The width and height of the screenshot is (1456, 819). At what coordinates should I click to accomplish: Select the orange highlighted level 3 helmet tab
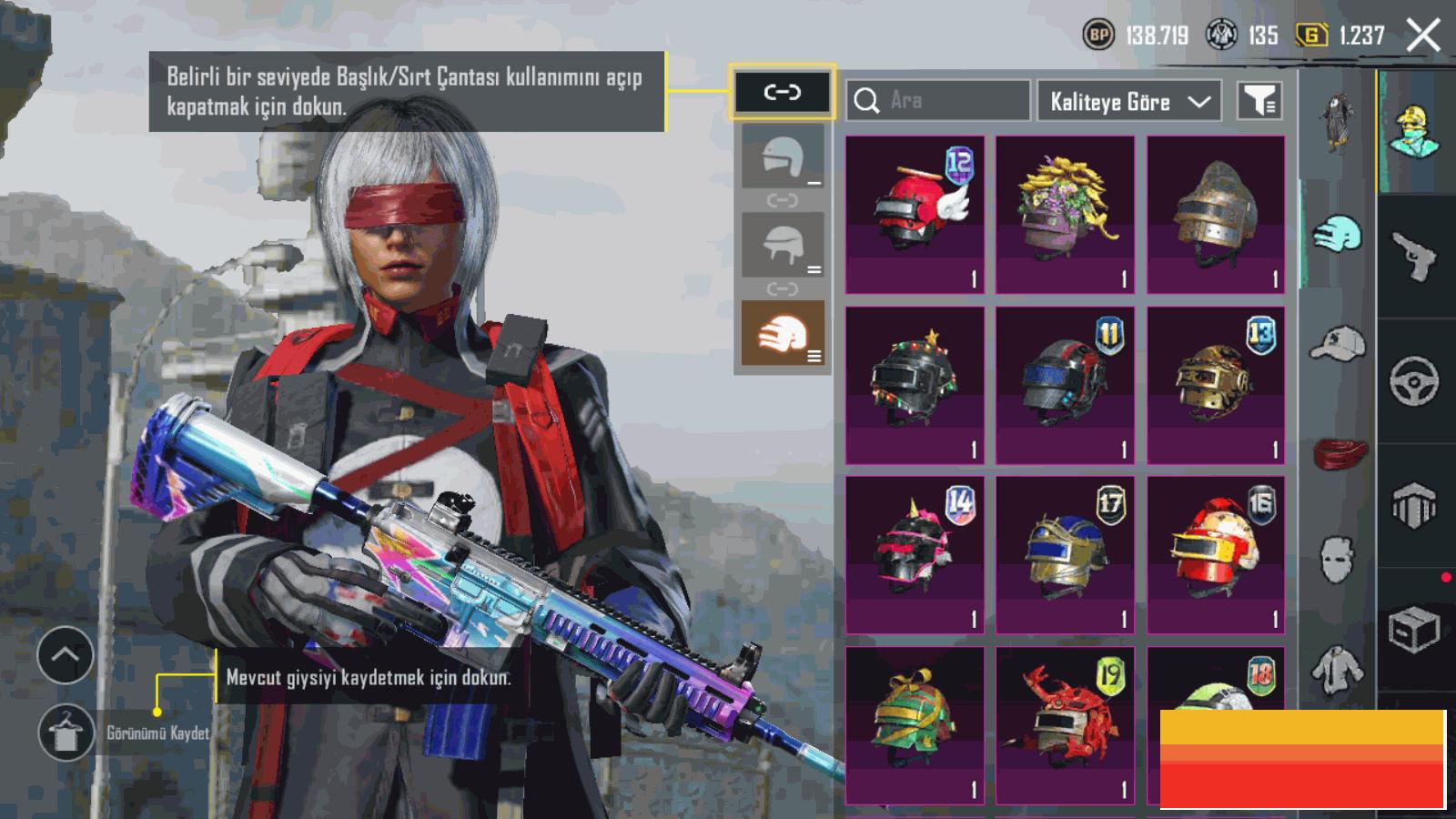[x=783, y=334]
